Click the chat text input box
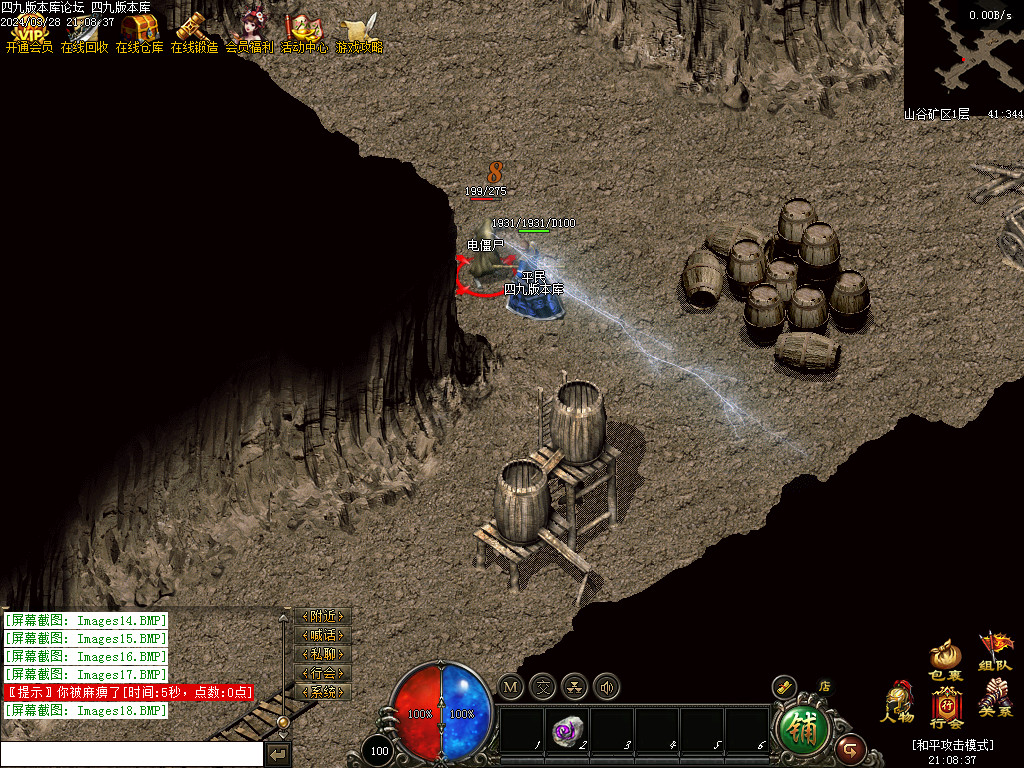This screenshot has height=768, width=1024. pos(132,754)
